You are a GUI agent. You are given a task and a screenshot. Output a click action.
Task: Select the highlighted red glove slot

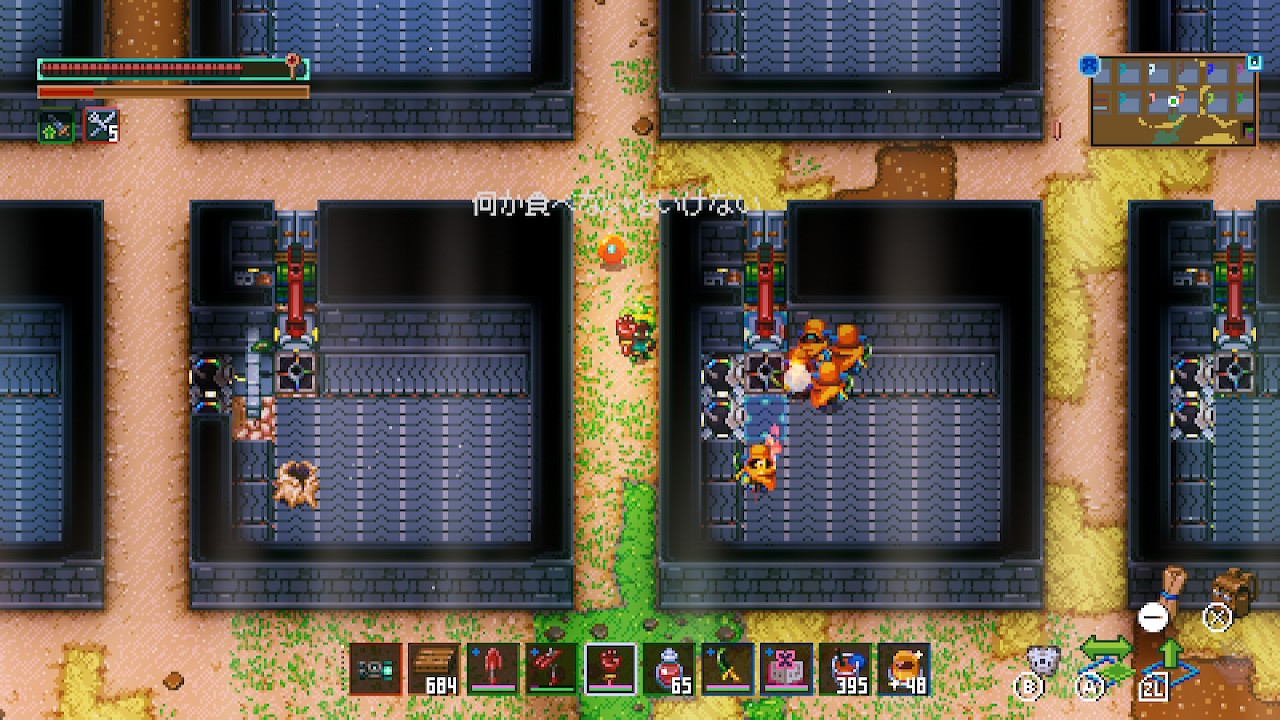tap(610, 669)
